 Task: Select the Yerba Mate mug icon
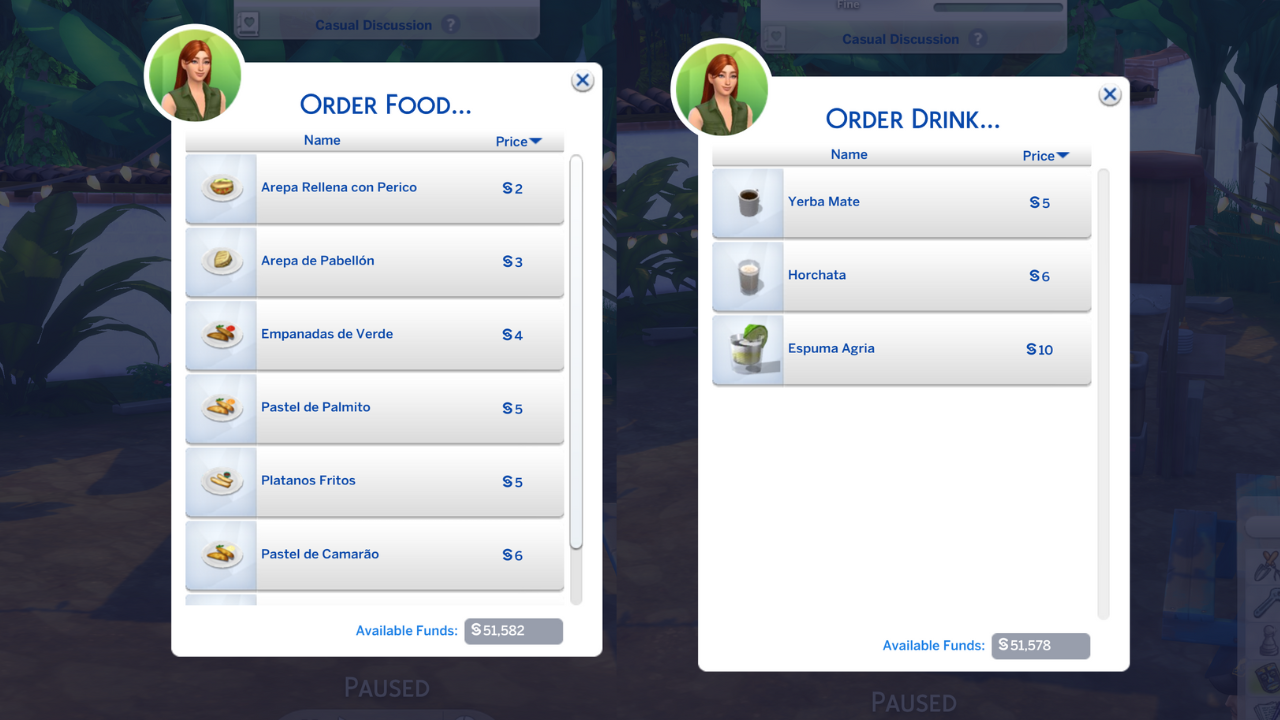[x=748, y=201]
